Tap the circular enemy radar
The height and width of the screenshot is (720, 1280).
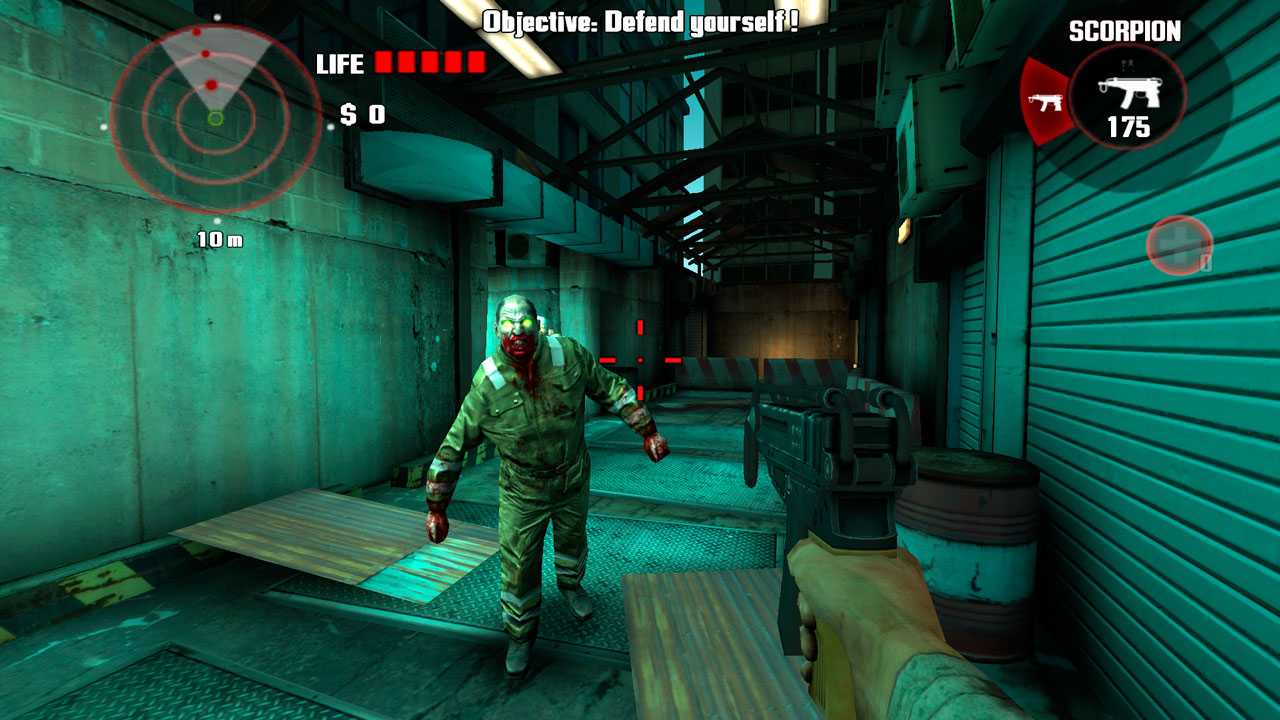(215, 118)
